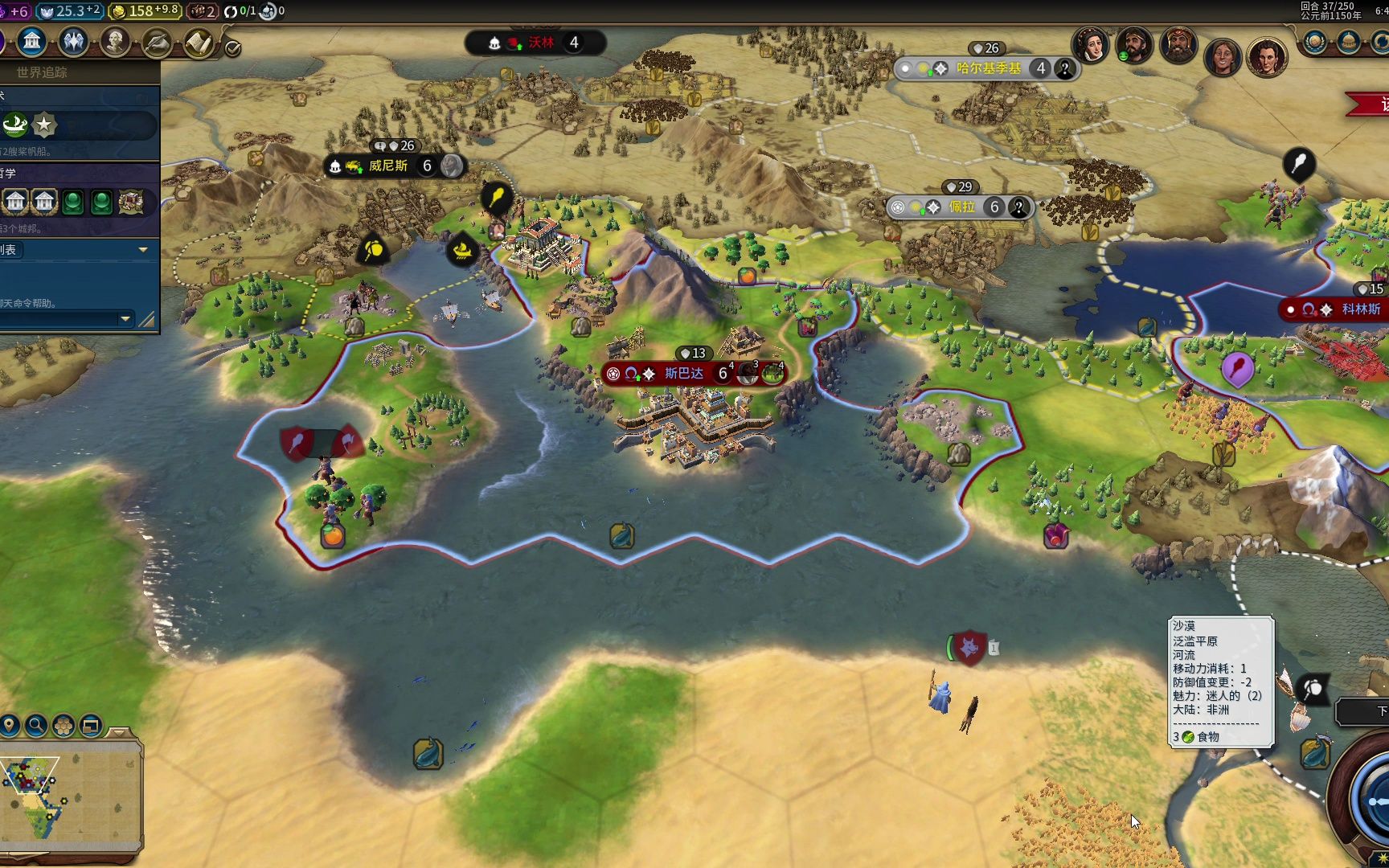Image resolution: width=1389 pixels, height=868 pixels.
Task: Open the hexagon map lens options
Action: [64, 726]
